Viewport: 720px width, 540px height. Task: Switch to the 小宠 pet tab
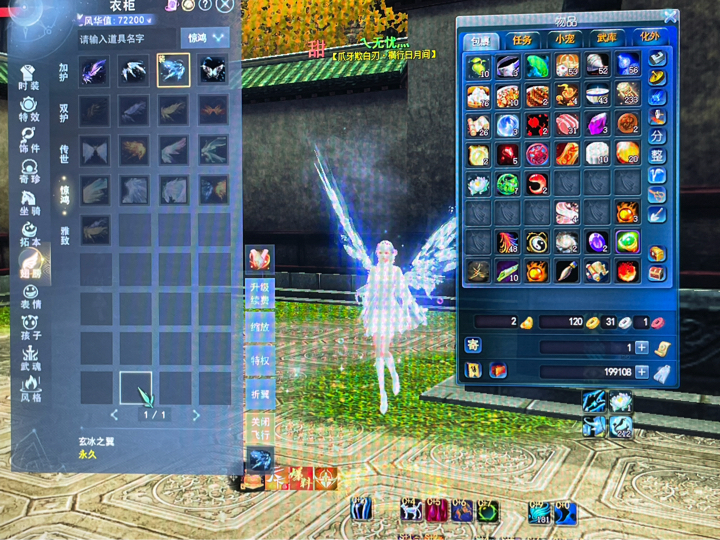click(x=564, y=40)
